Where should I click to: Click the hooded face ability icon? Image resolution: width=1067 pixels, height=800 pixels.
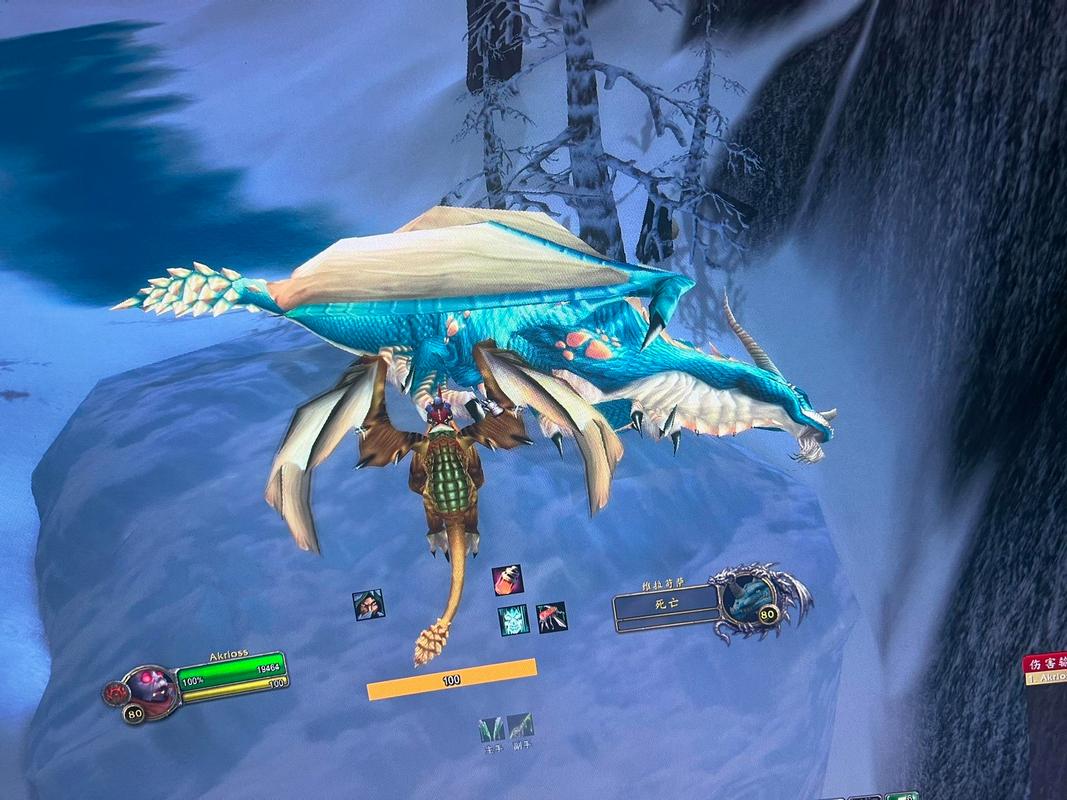[x=368, y=605]
